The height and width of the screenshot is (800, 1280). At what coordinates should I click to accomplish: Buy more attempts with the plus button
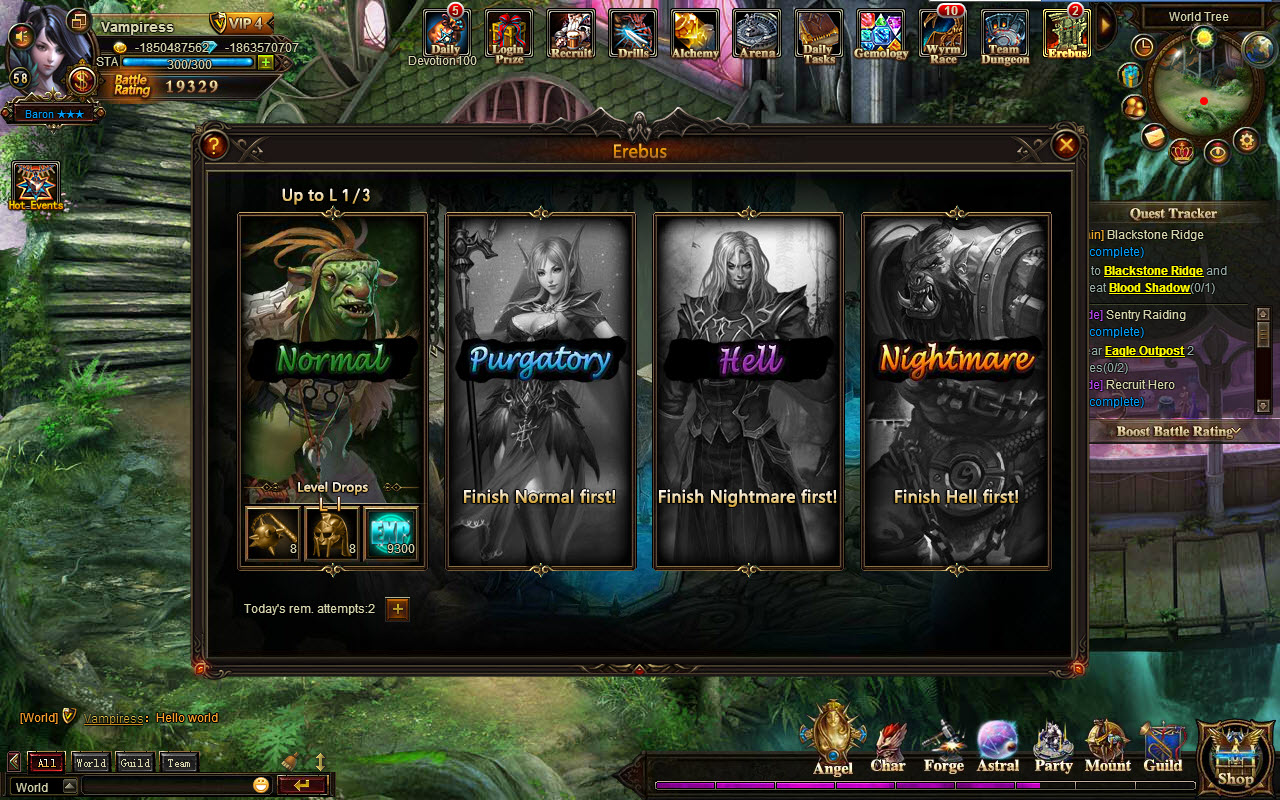397,608
